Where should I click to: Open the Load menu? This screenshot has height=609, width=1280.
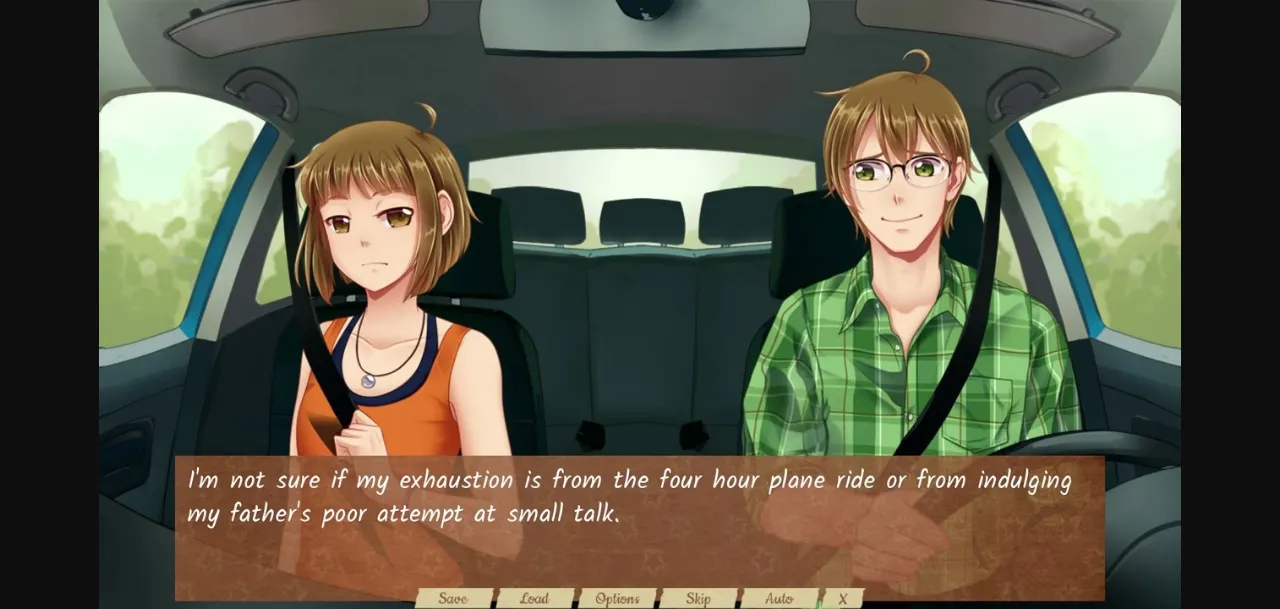click(x=534, y=599)
